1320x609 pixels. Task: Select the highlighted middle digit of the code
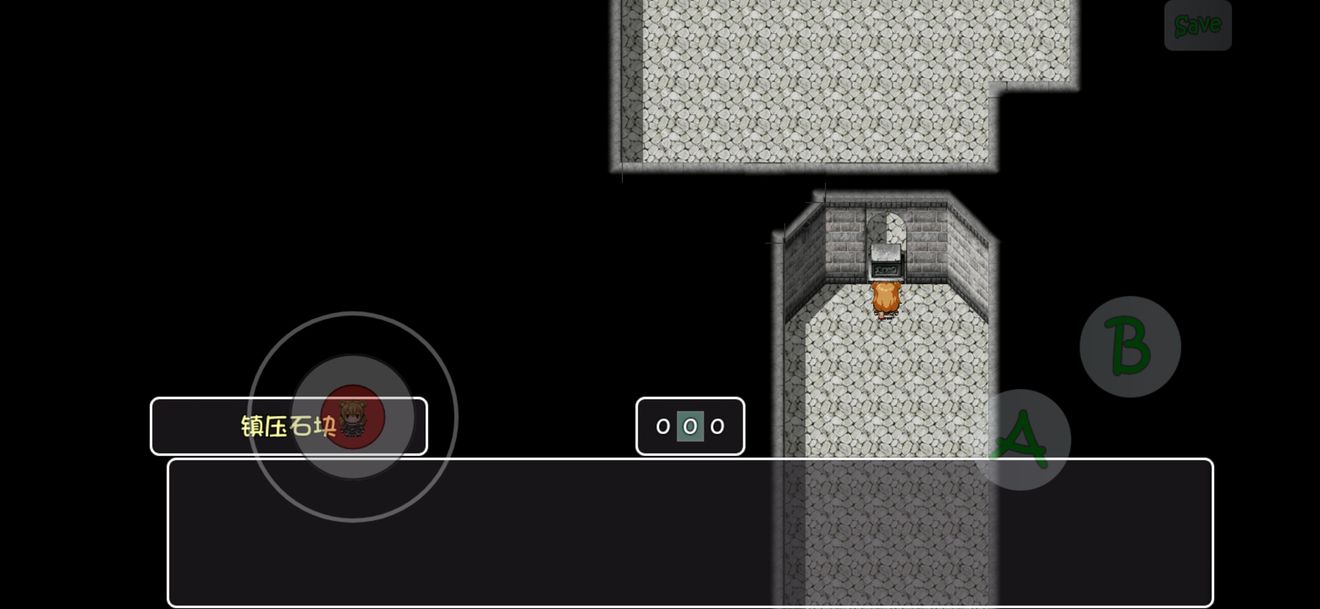coord(690,427)
